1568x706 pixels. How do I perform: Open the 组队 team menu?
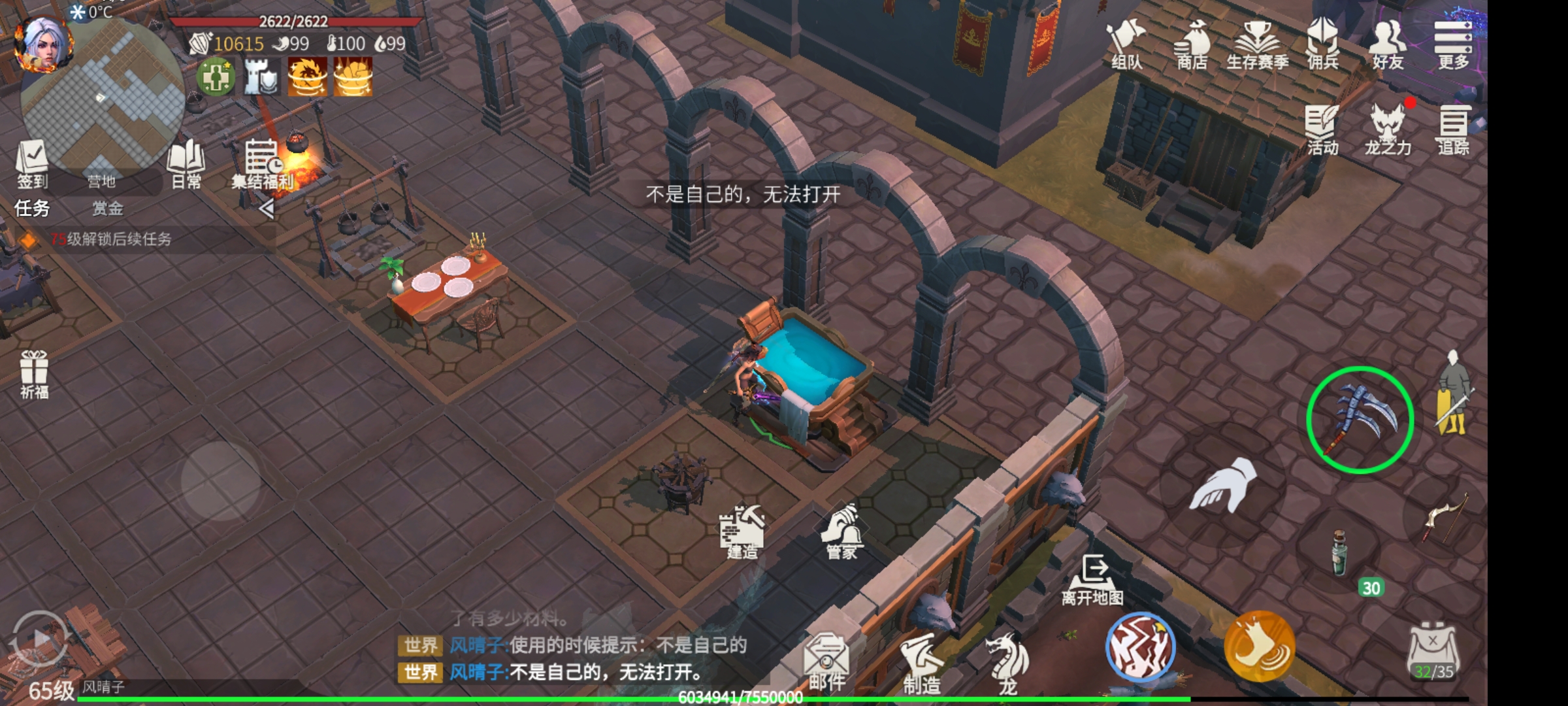tap(1126, 44)
